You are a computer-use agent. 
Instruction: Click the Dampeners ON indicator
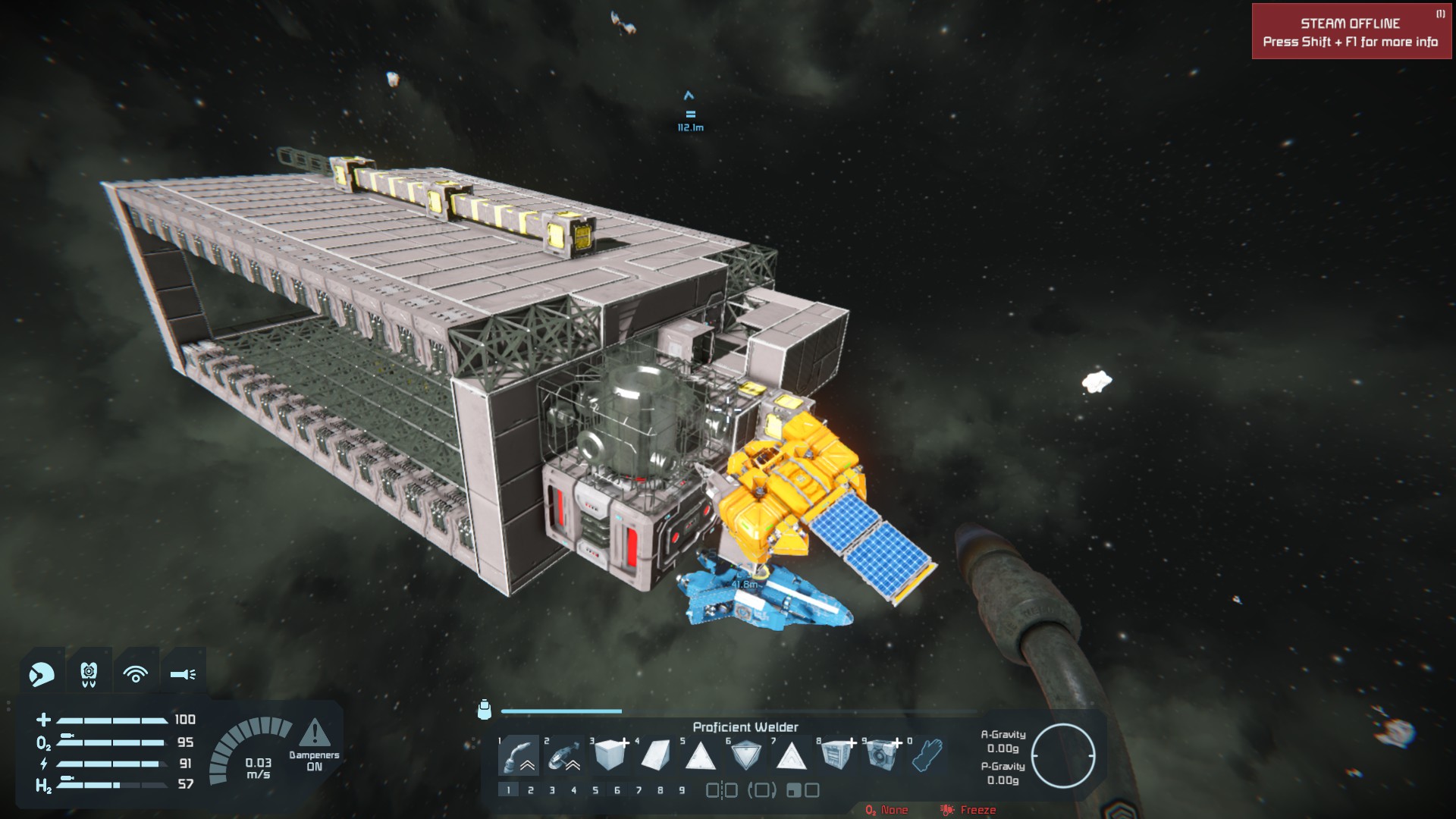point(314,745)
